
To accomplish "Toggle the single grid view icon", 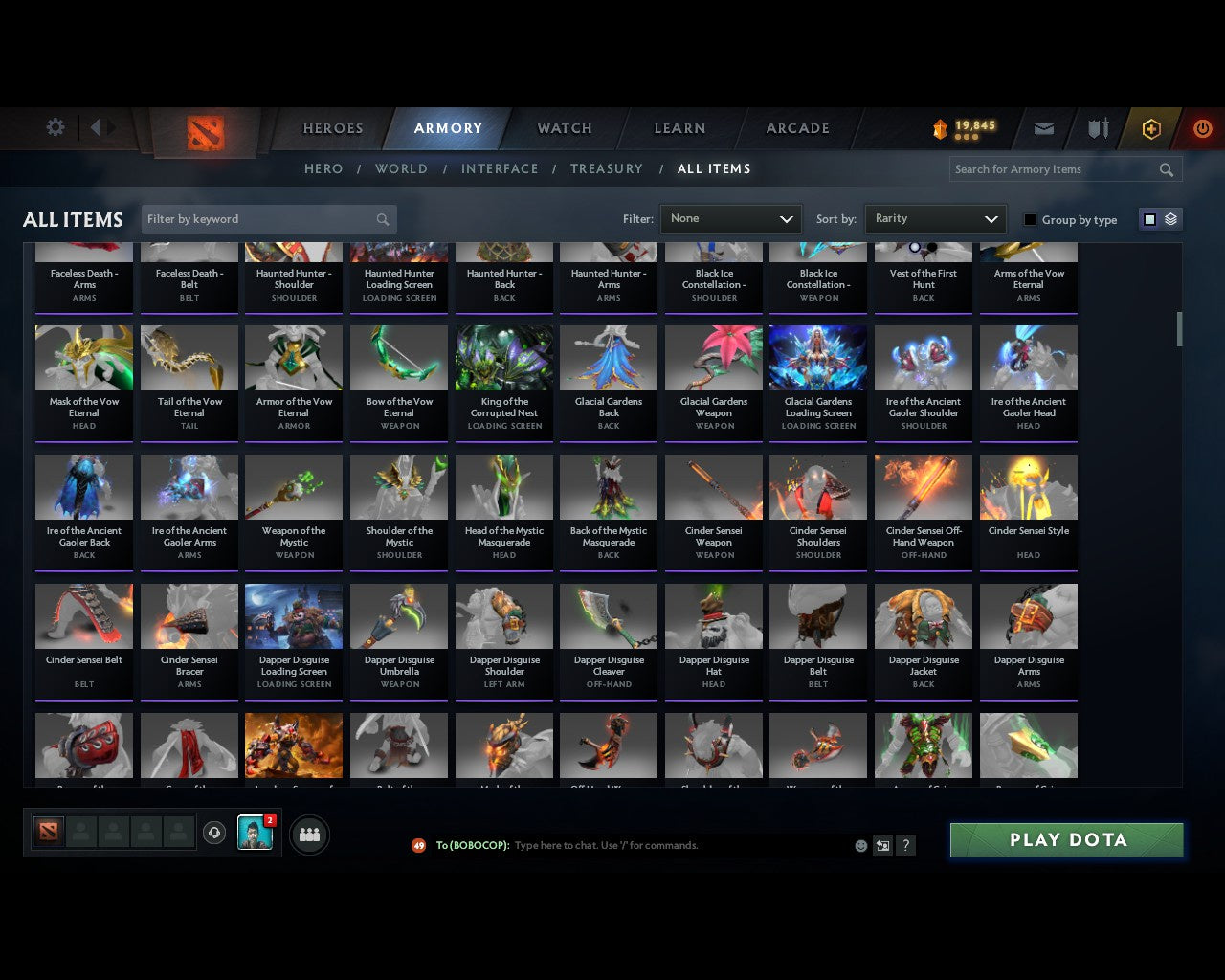I will (1148, 218).
